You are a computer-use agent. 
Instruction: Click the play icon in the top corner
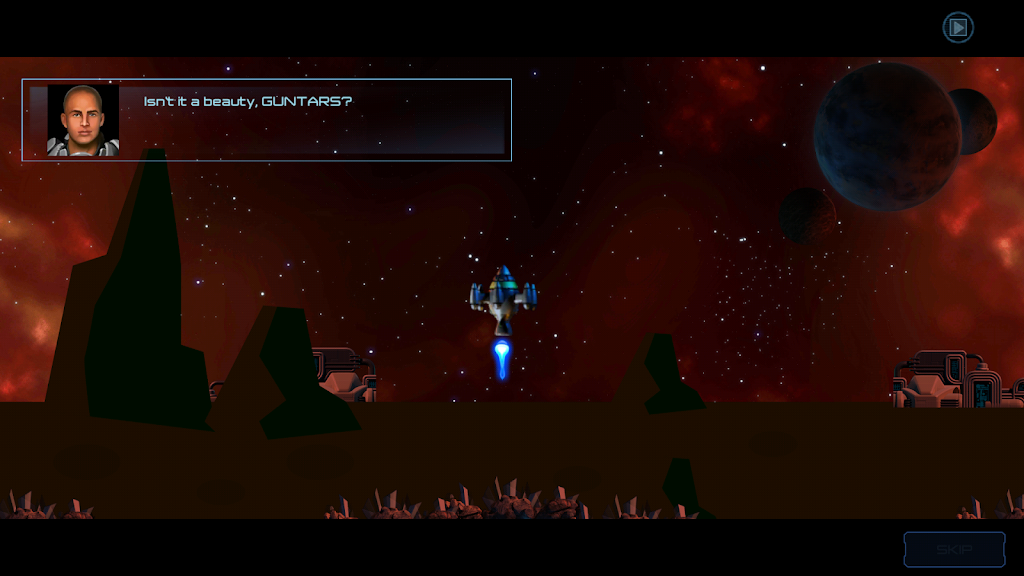(958, 27)
